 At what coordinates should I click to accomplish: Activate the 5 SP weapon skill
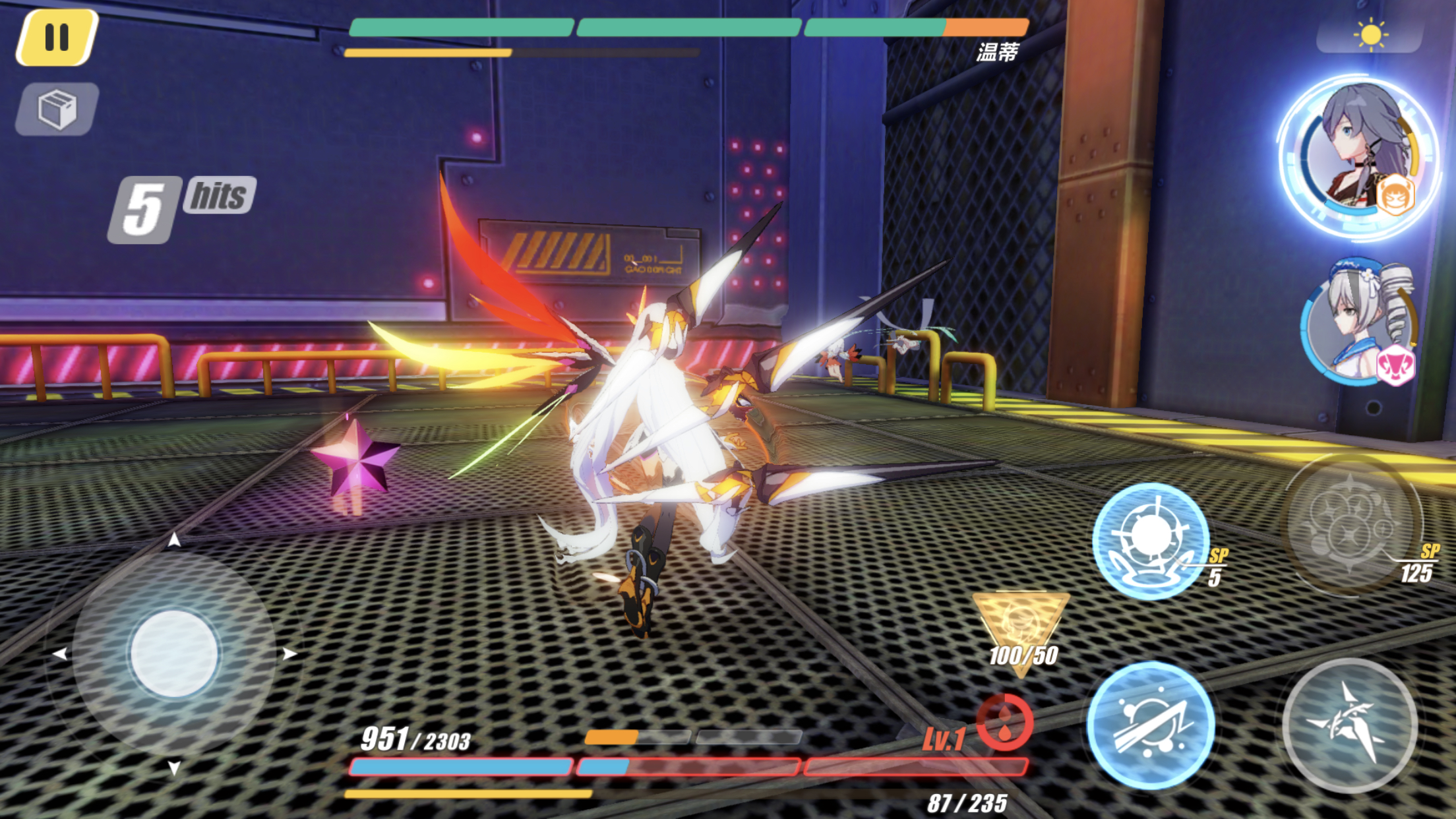[1150, 541]
